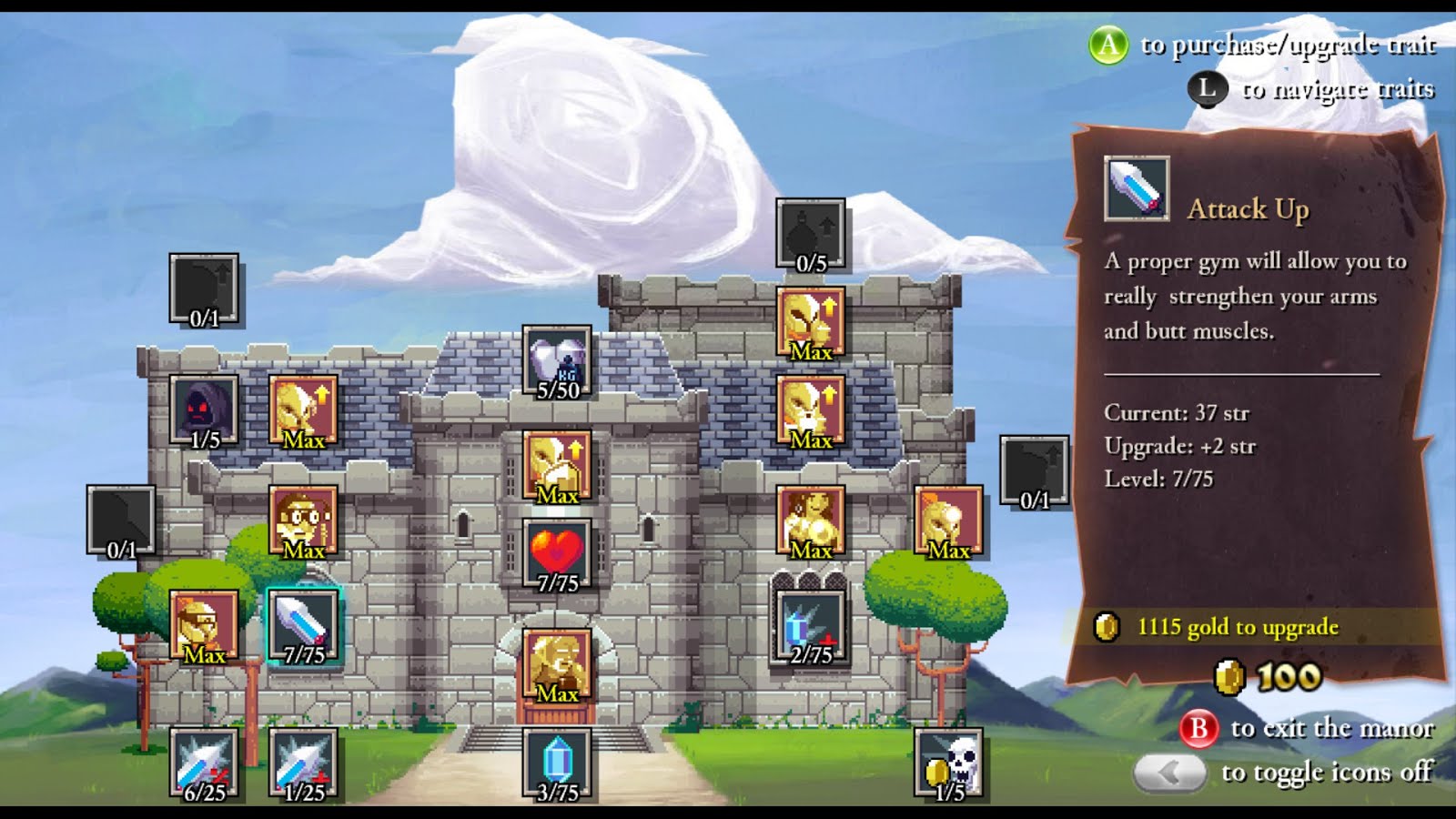Viewport: 1456px width, 819px height.
Task: Choose the sparkling sword trait at 6/25
Action: point(204,763)
